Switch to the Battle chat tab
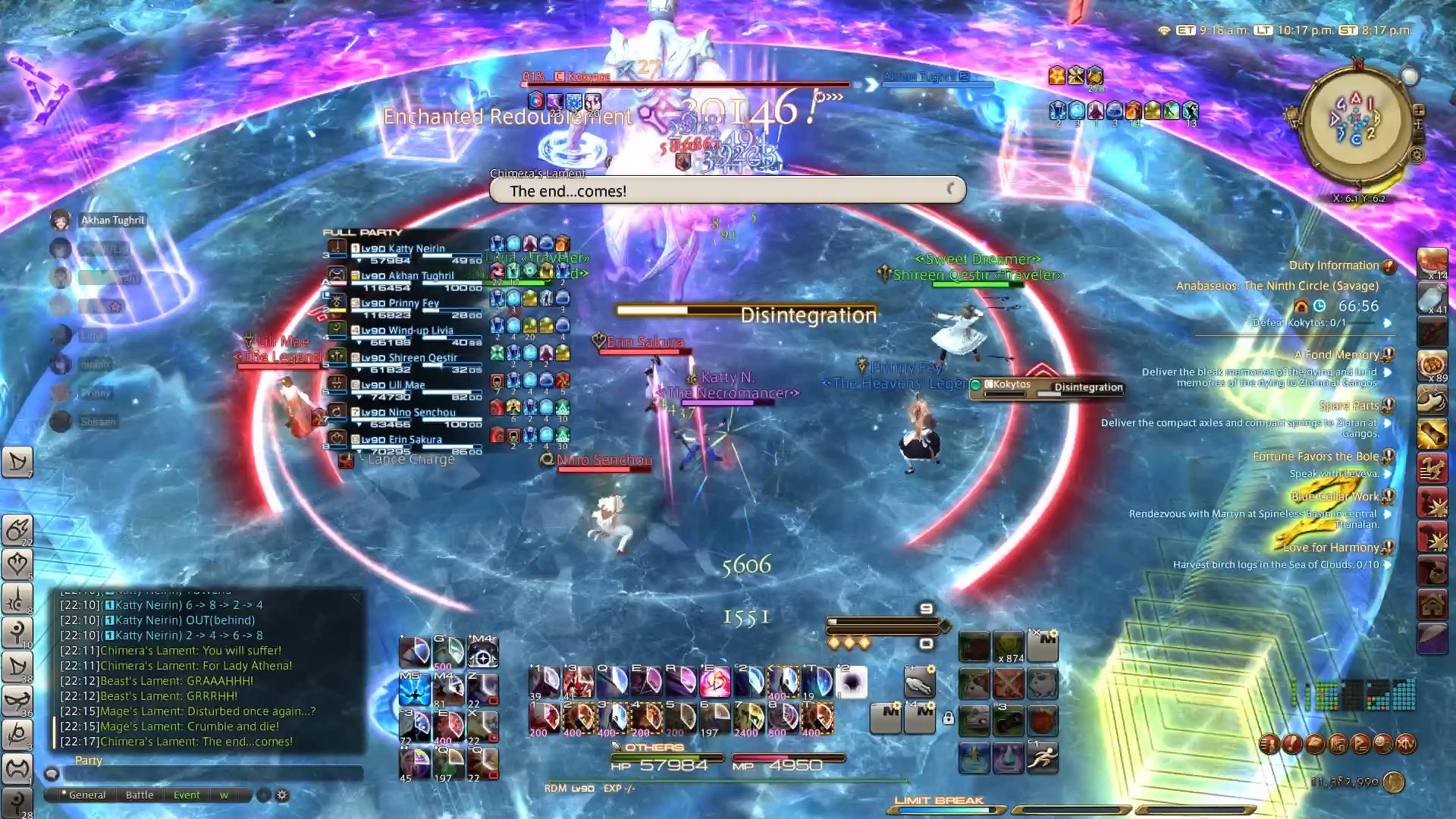The width and height of the screenshot is (1456, 819). pos(138,795)
